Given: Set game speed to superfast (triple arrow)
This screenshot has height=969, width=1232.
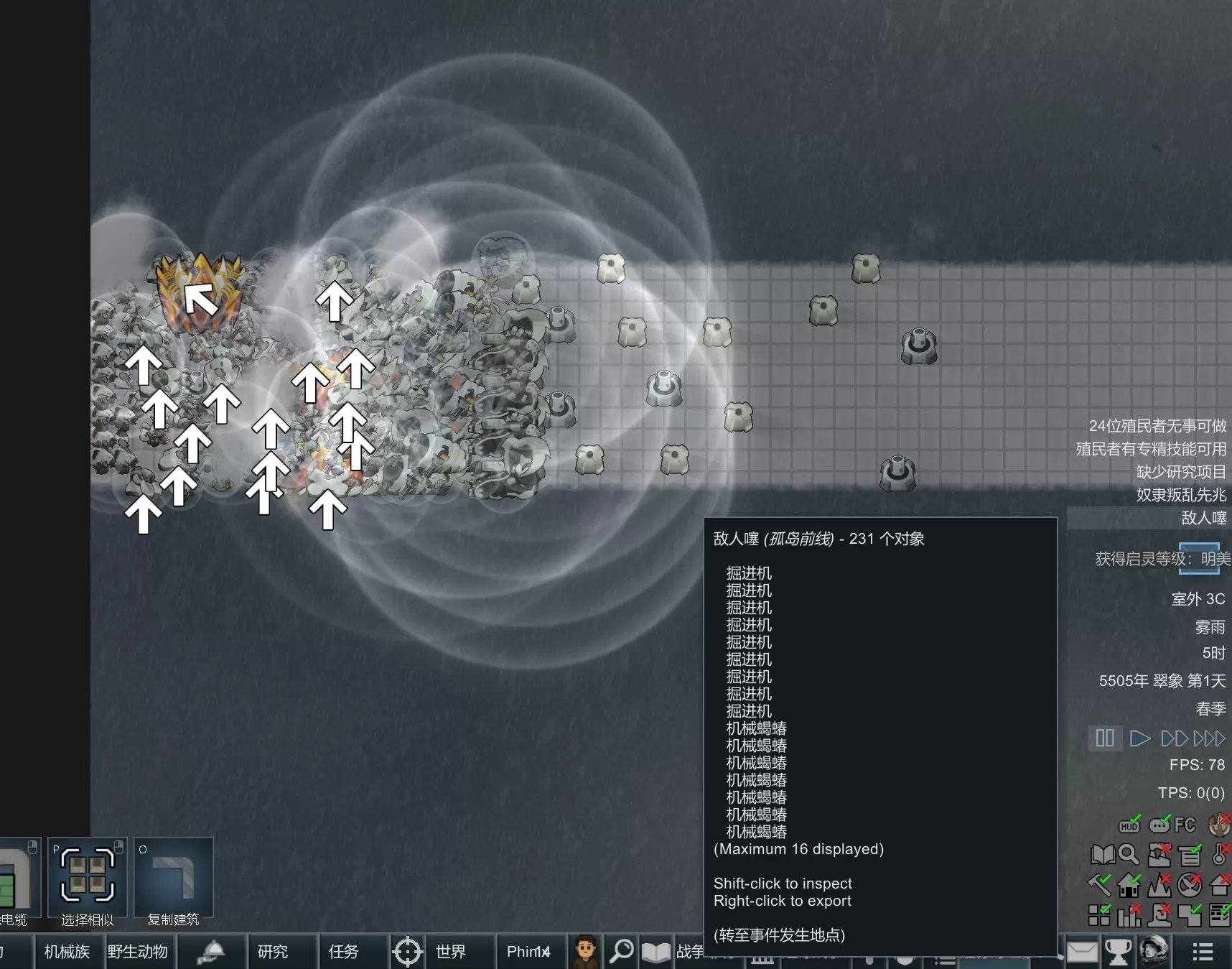Looking at the screenshot, I should pyautogui.click(x=1209, y=738).
